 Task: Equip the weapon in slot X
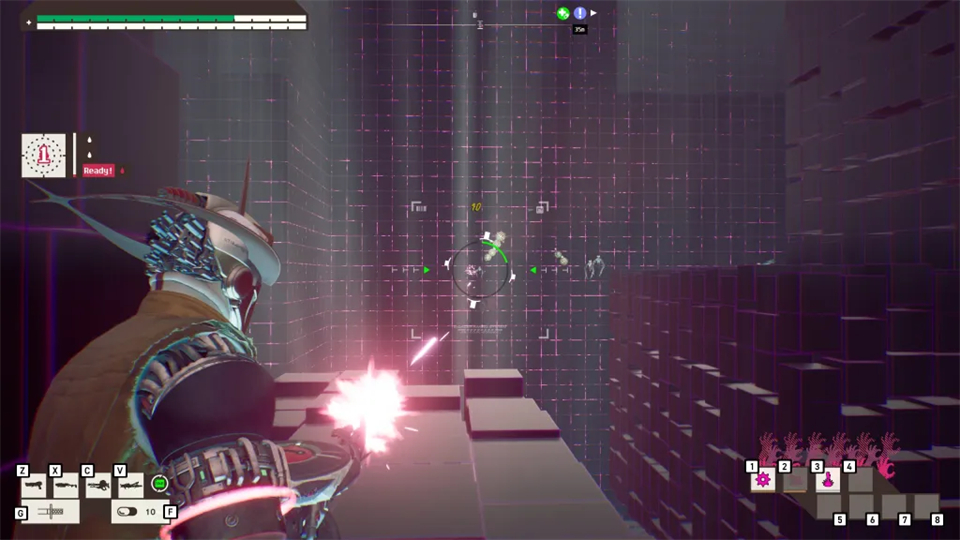[x=66, y=486]
